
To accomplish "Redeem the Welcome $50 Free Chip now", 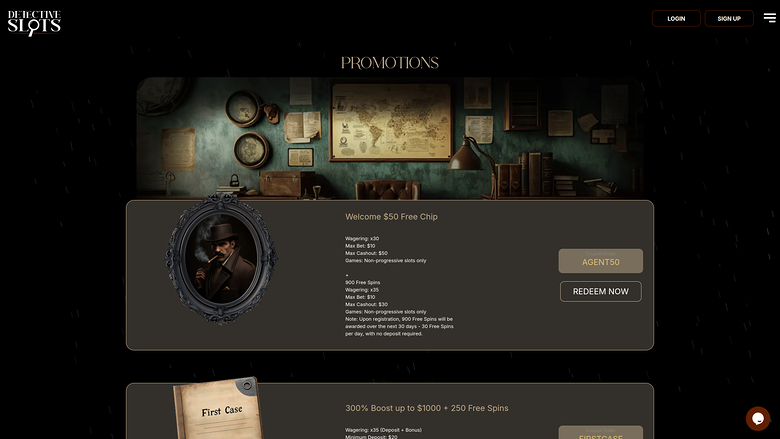I will click(600, 291).
